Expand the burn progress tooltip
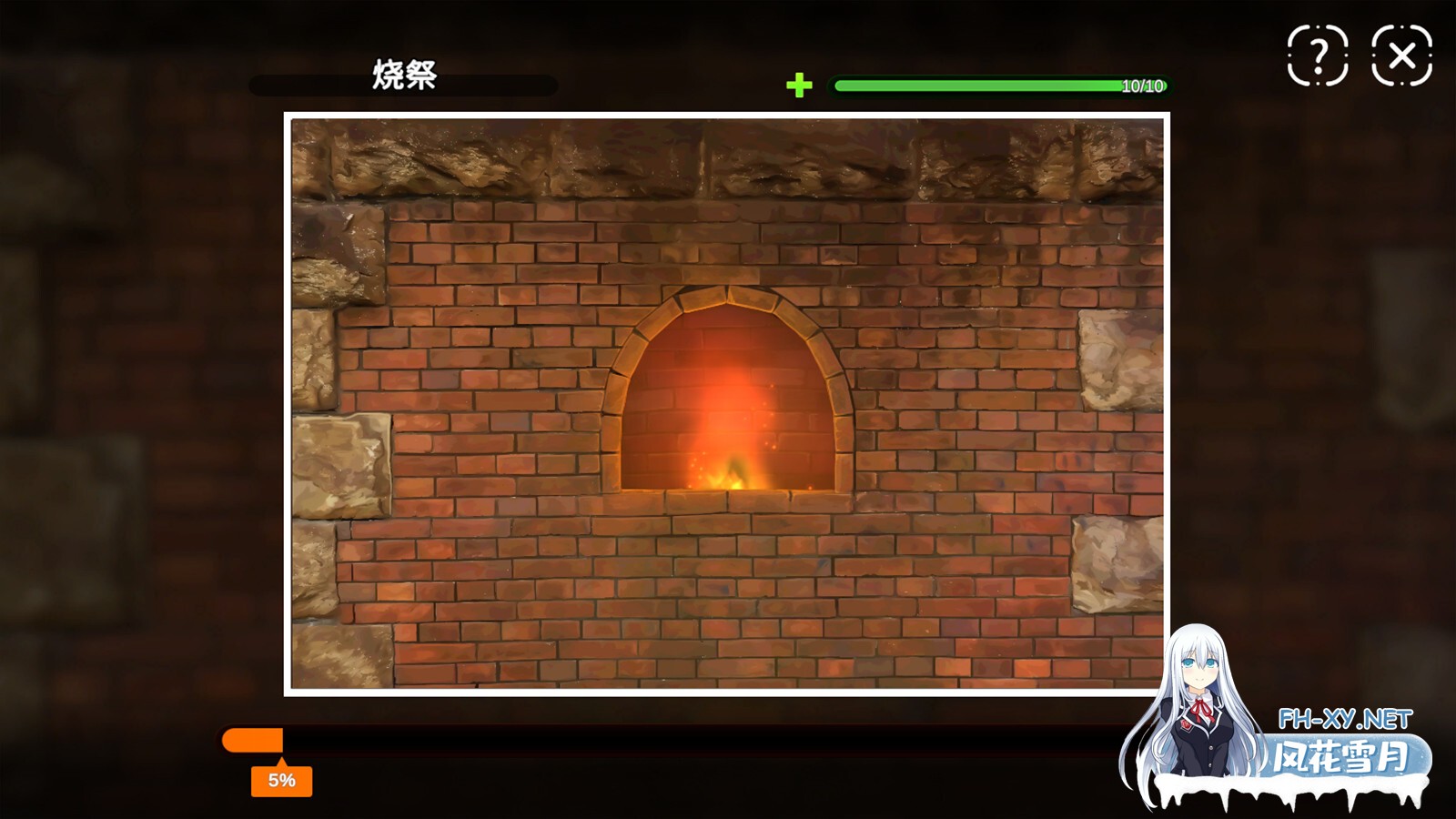 (282, 779)
